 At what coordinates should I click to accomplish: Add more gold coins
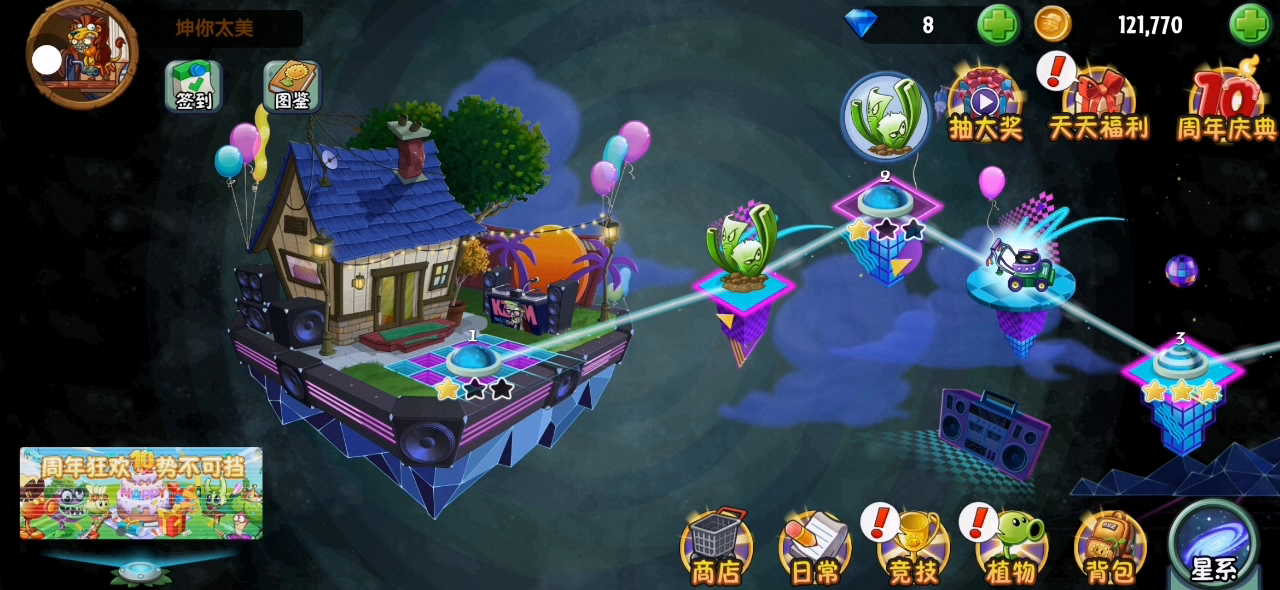click(1250, 24)
